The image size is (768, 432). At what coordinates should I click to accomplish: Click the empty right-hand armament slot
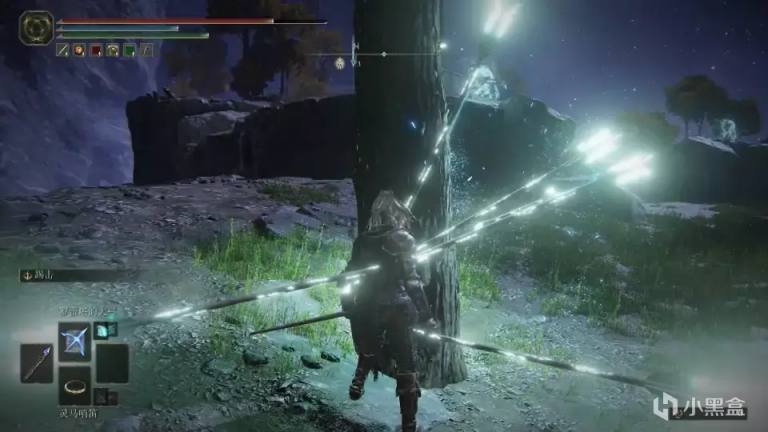pos(112,364)
